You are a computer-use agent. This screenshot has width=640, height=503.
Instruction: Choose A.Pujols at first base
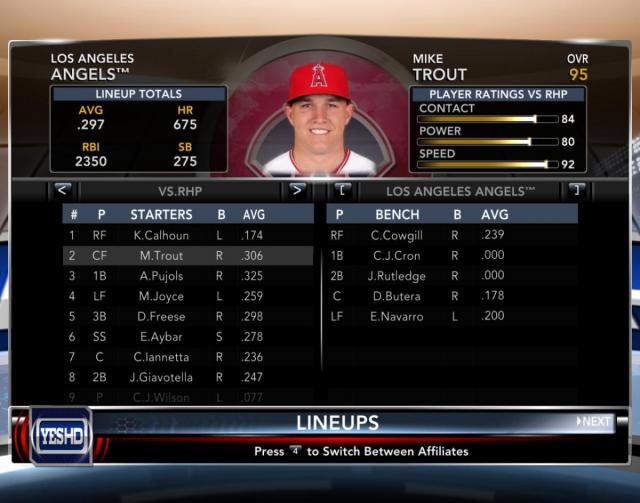[x=160, y=276]
